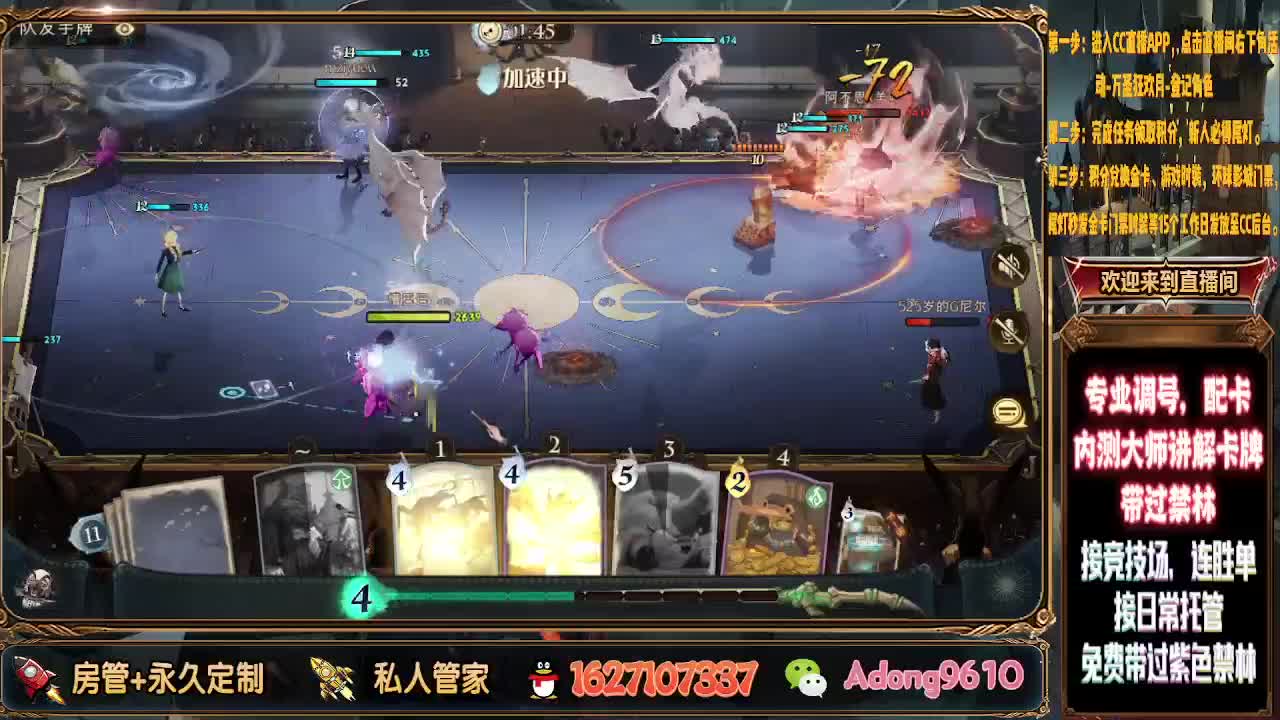Click the 队友手牌 panel header

[x=55, y=29]
